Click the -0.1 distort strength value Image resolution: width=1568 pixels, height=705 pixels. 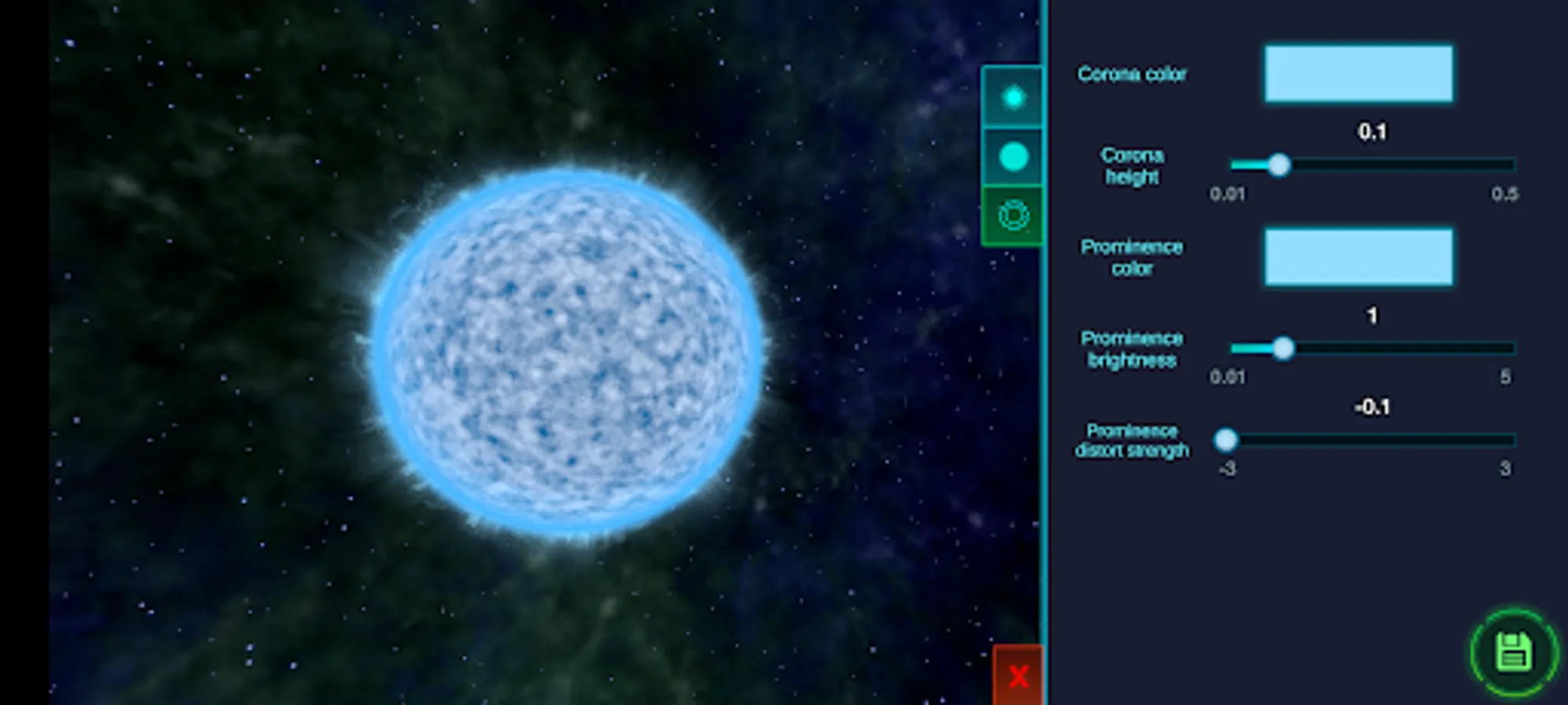pos(1372,407)
